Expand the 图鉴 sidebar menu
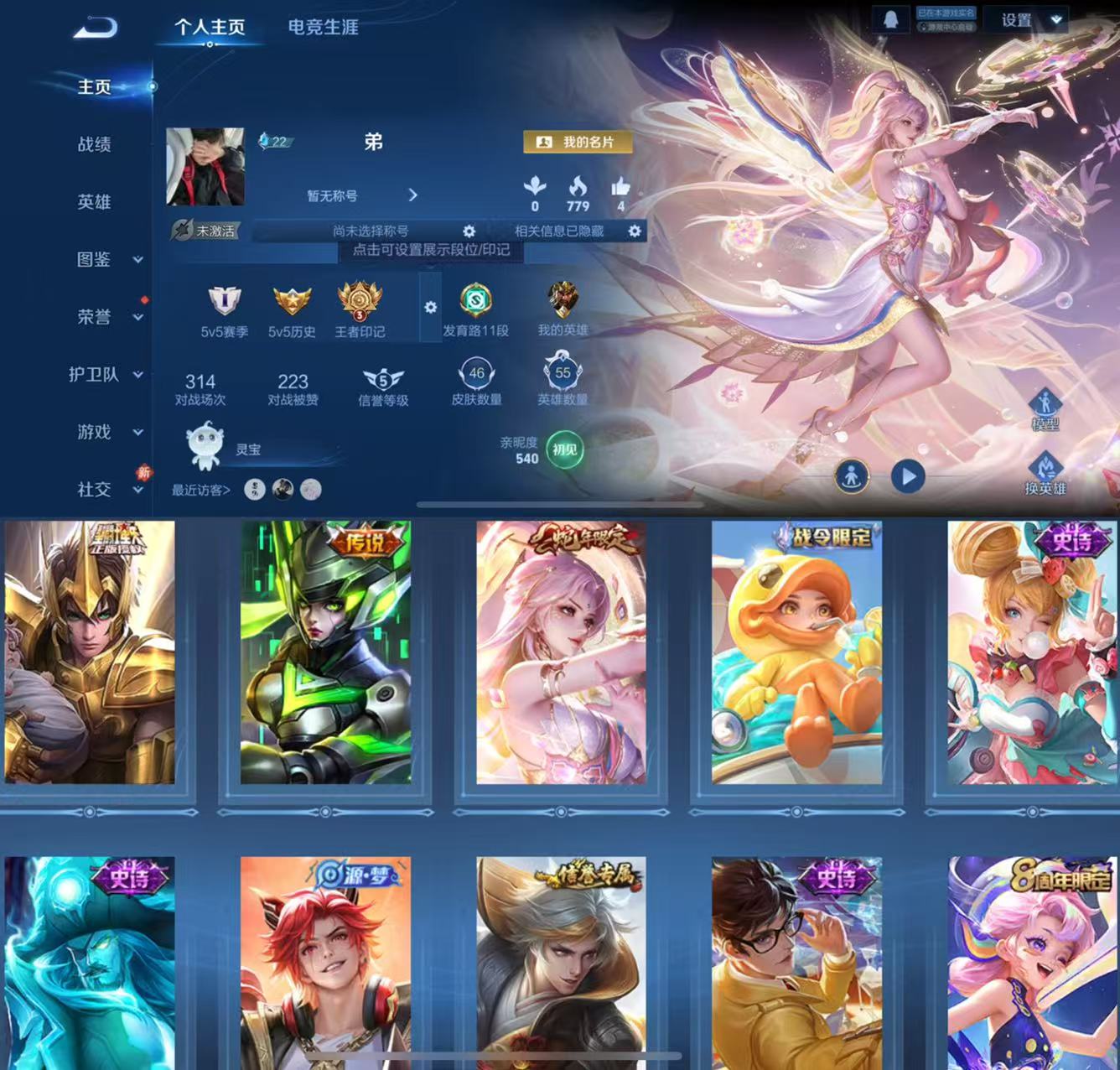 (107, 259)
